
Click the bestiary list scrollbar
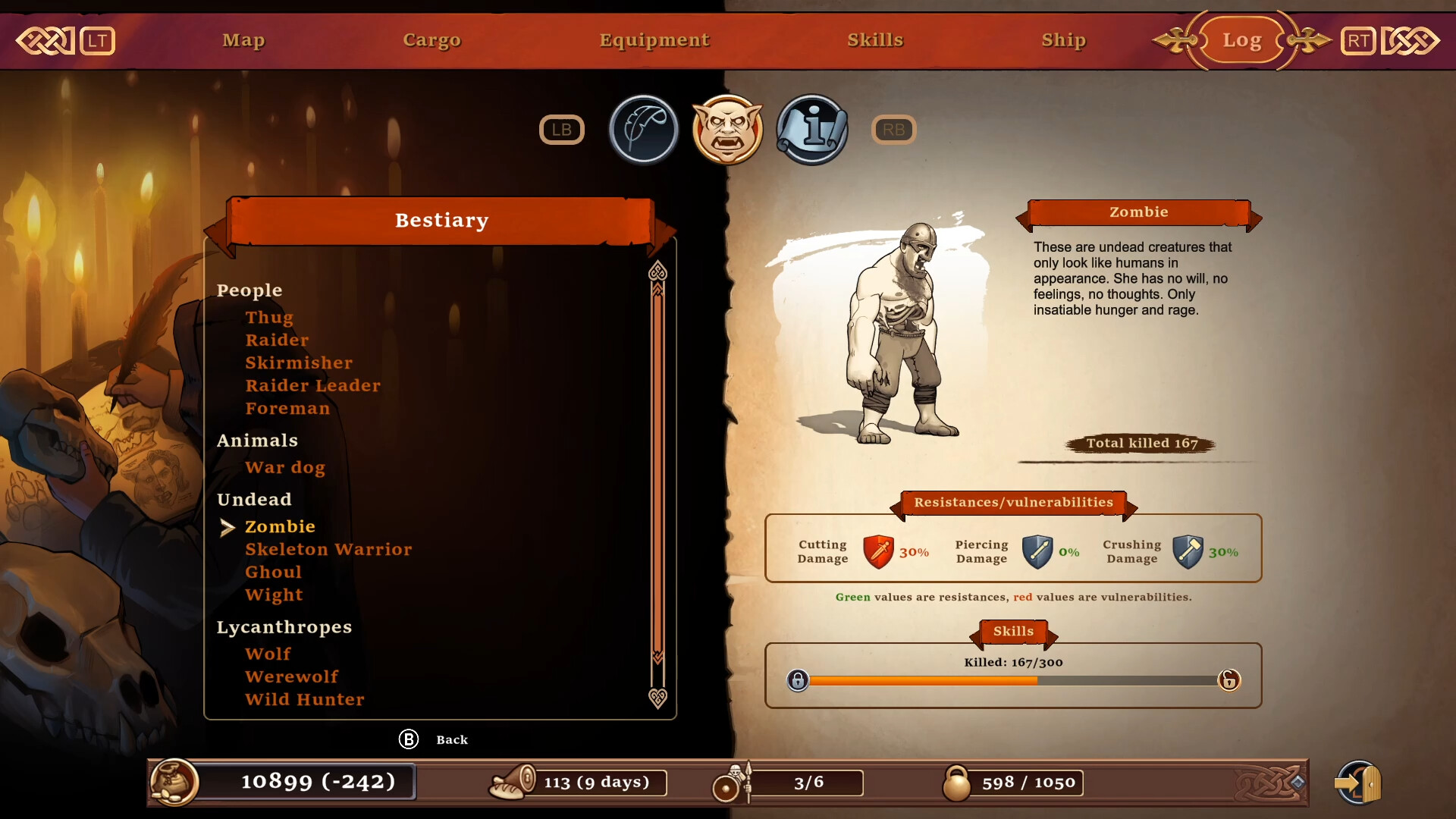coord(657,470)
